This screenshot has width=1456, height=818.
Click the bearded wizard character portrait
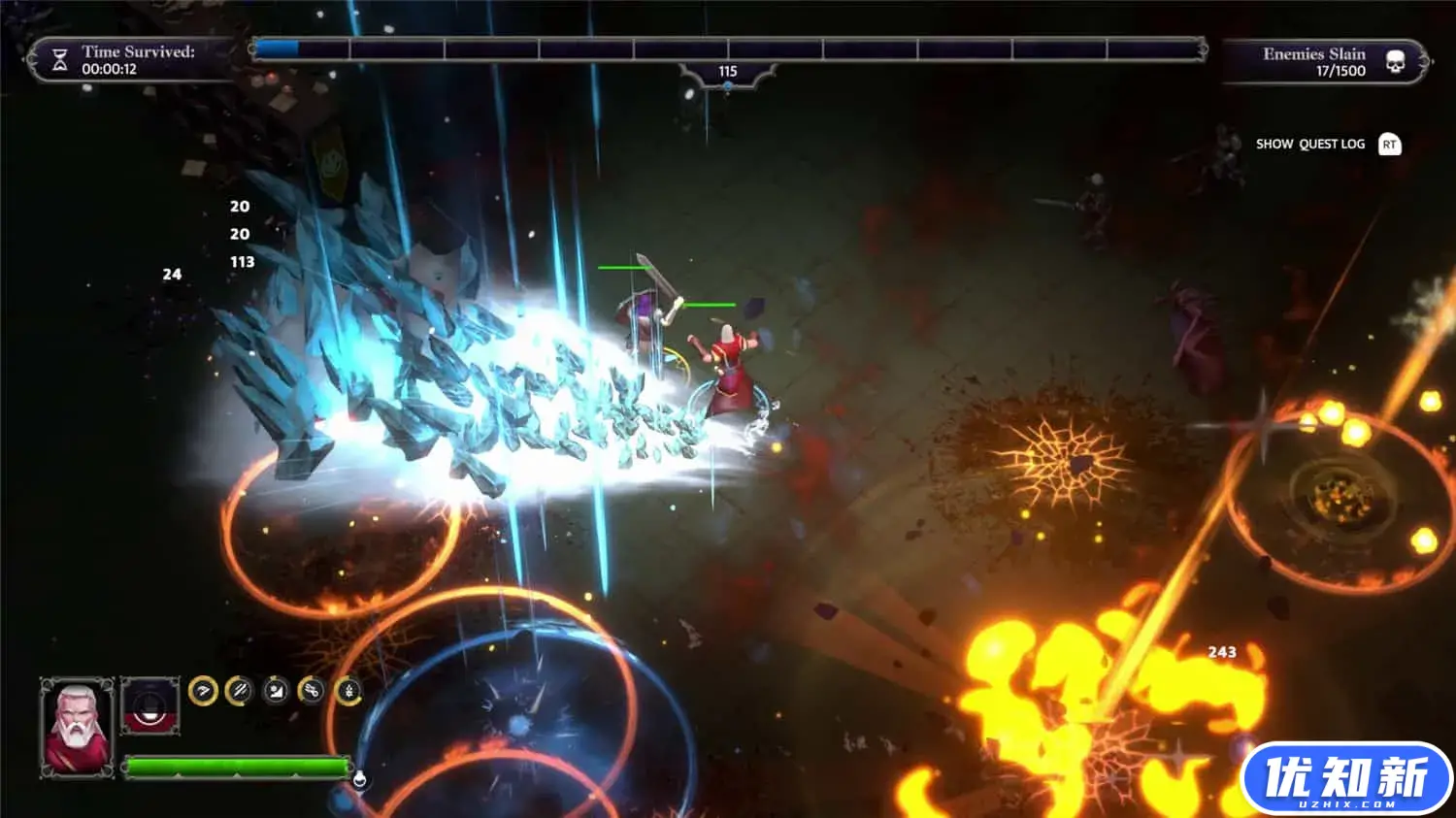tap(76, 727)
